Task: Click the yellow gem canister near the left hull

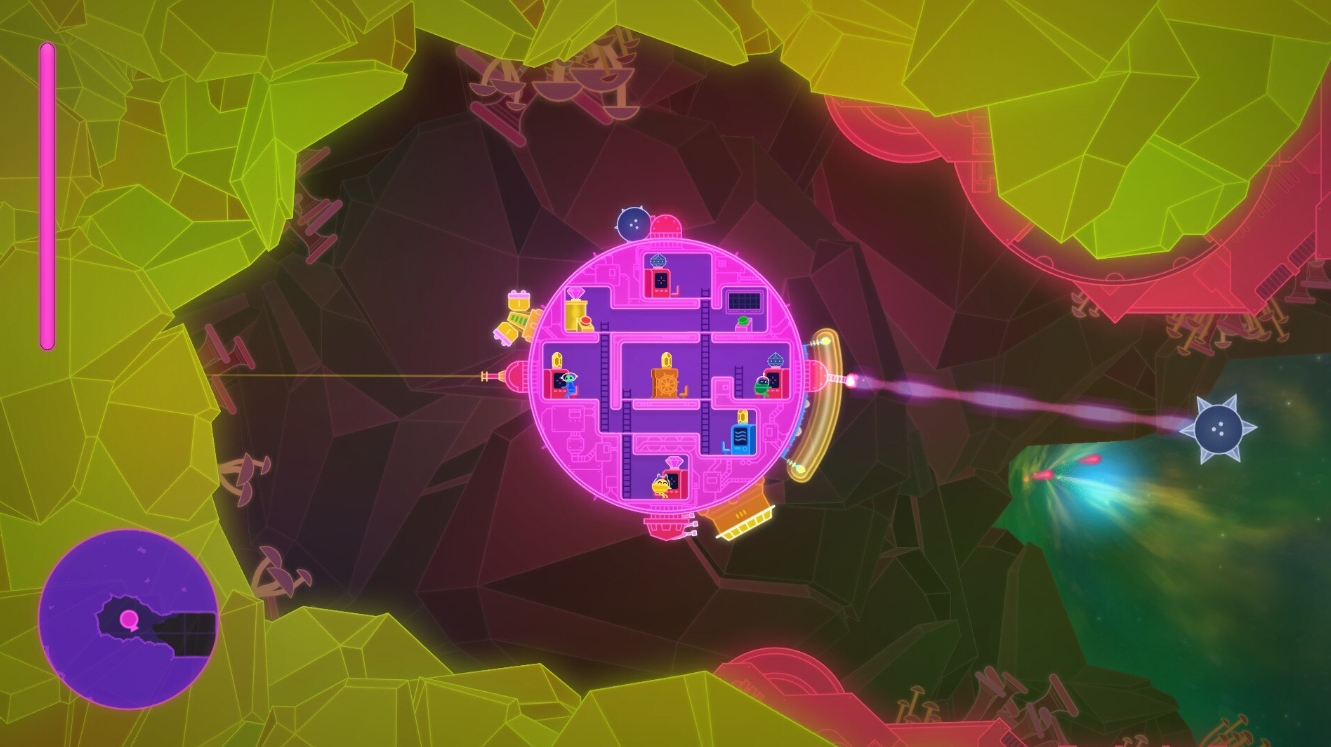Action: pos(577,314)
